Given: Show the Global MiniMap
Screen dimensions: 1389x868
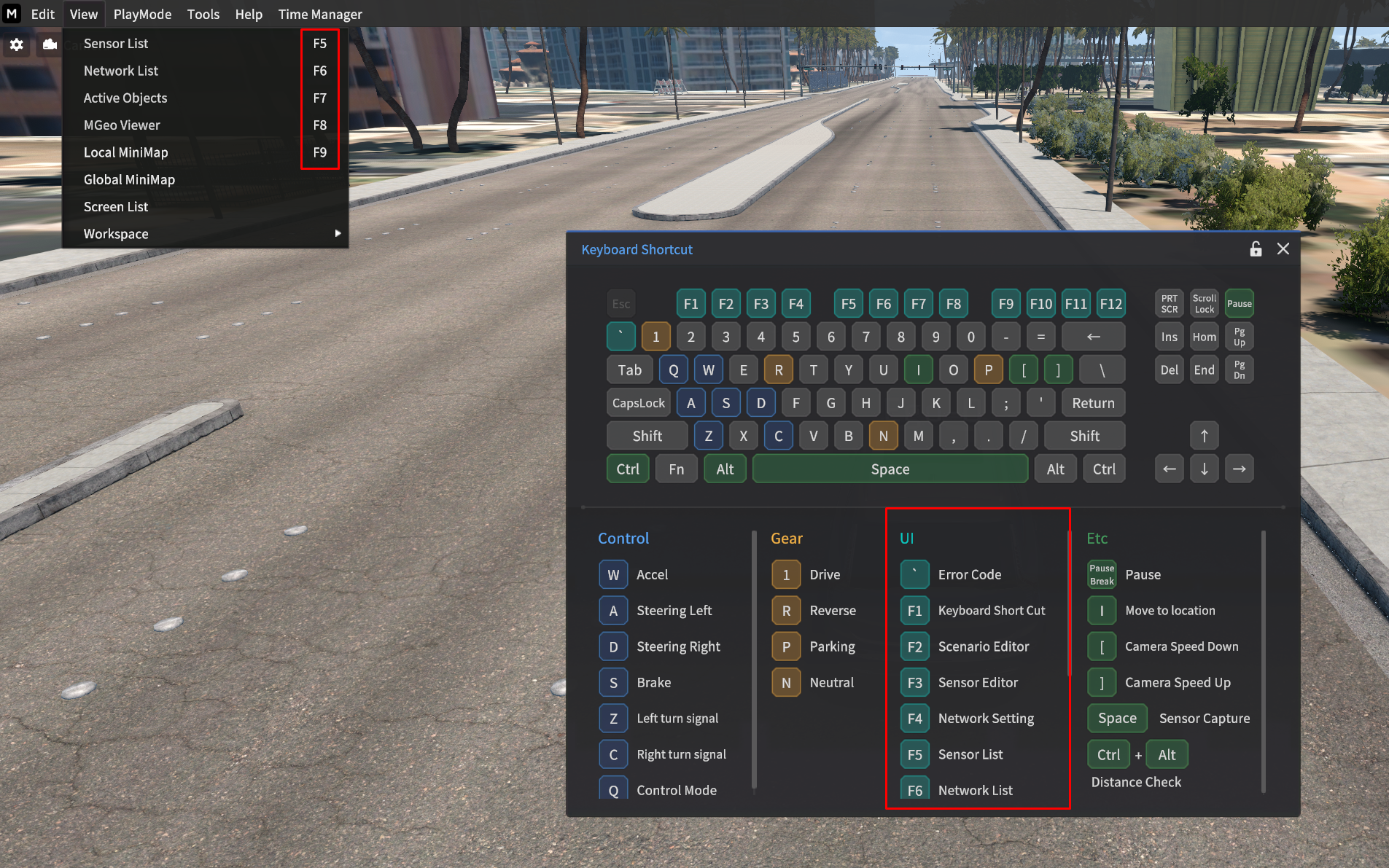Looking at the screenshot, I should 129,179.
